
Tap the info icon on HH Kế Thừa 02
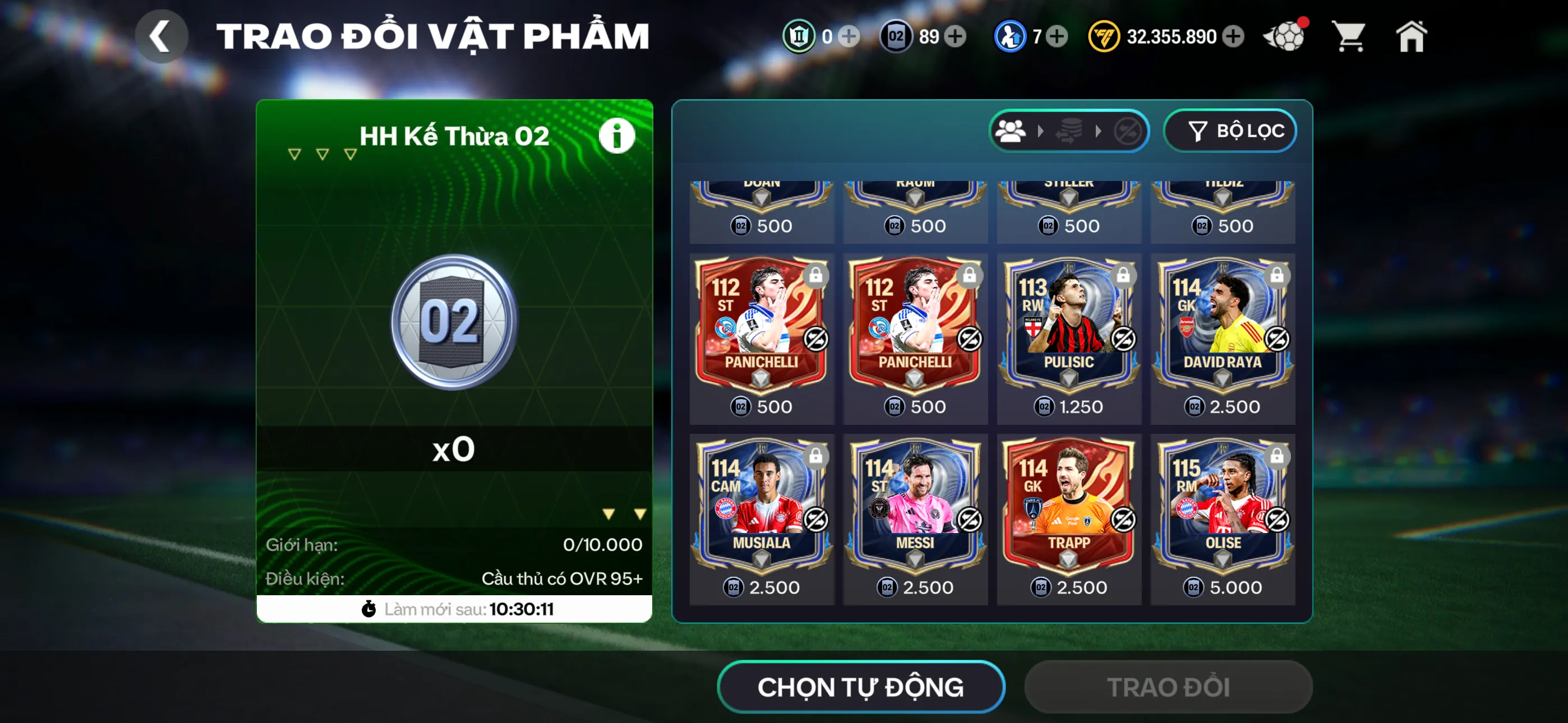coord(616,135)
